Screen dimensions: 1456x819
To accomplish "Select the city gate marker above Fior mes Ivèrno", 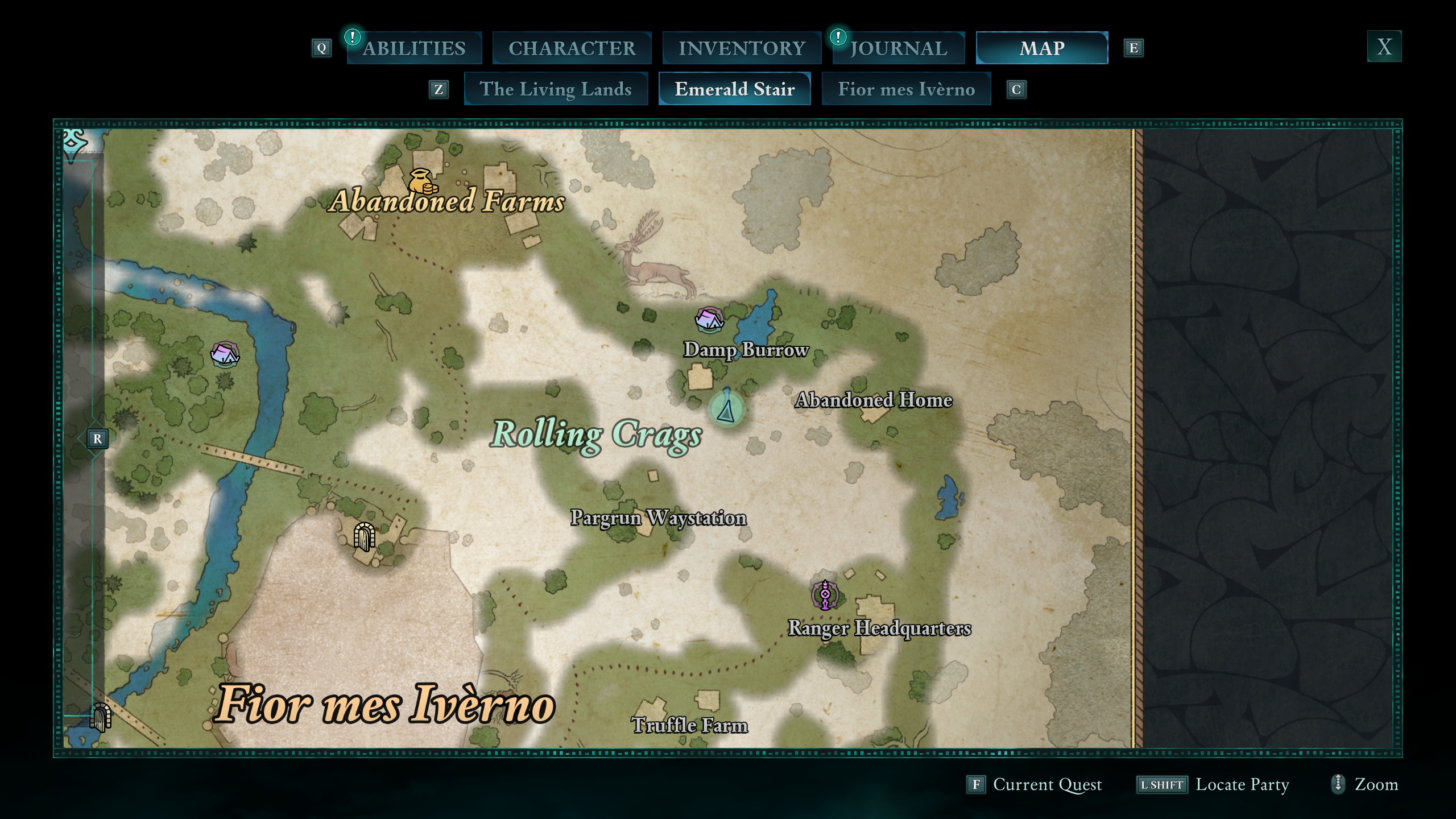I will (364, 536).
